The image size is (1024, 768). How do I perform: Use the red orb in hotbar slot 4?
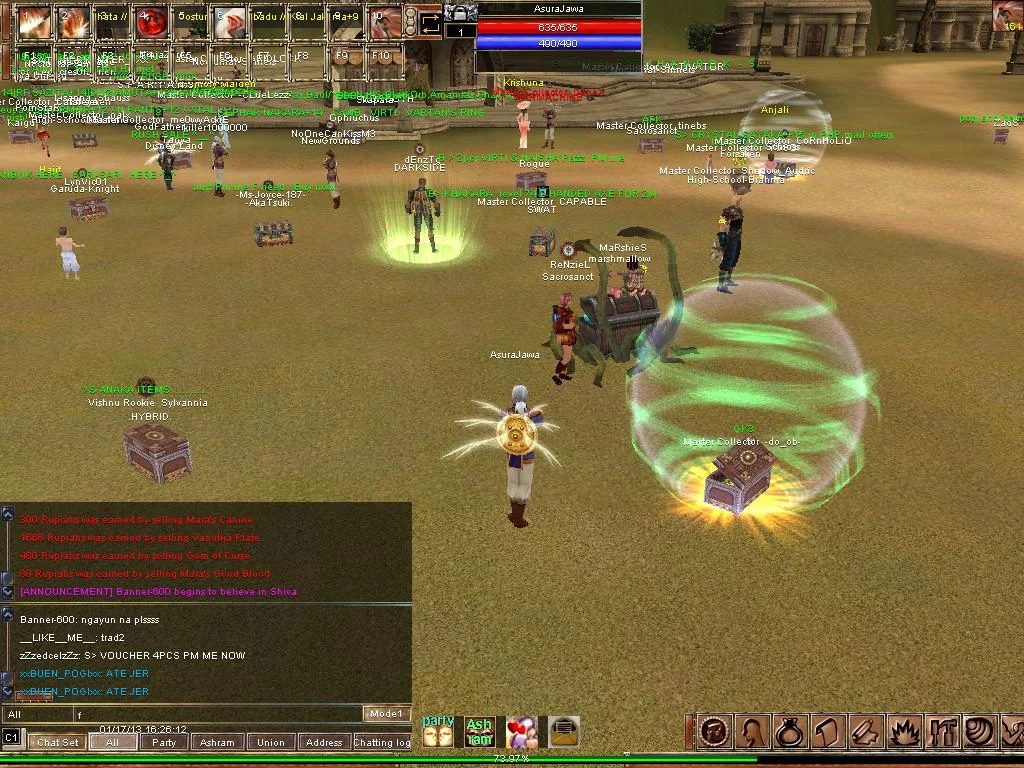pyautogui.click(x=150, y=21)
